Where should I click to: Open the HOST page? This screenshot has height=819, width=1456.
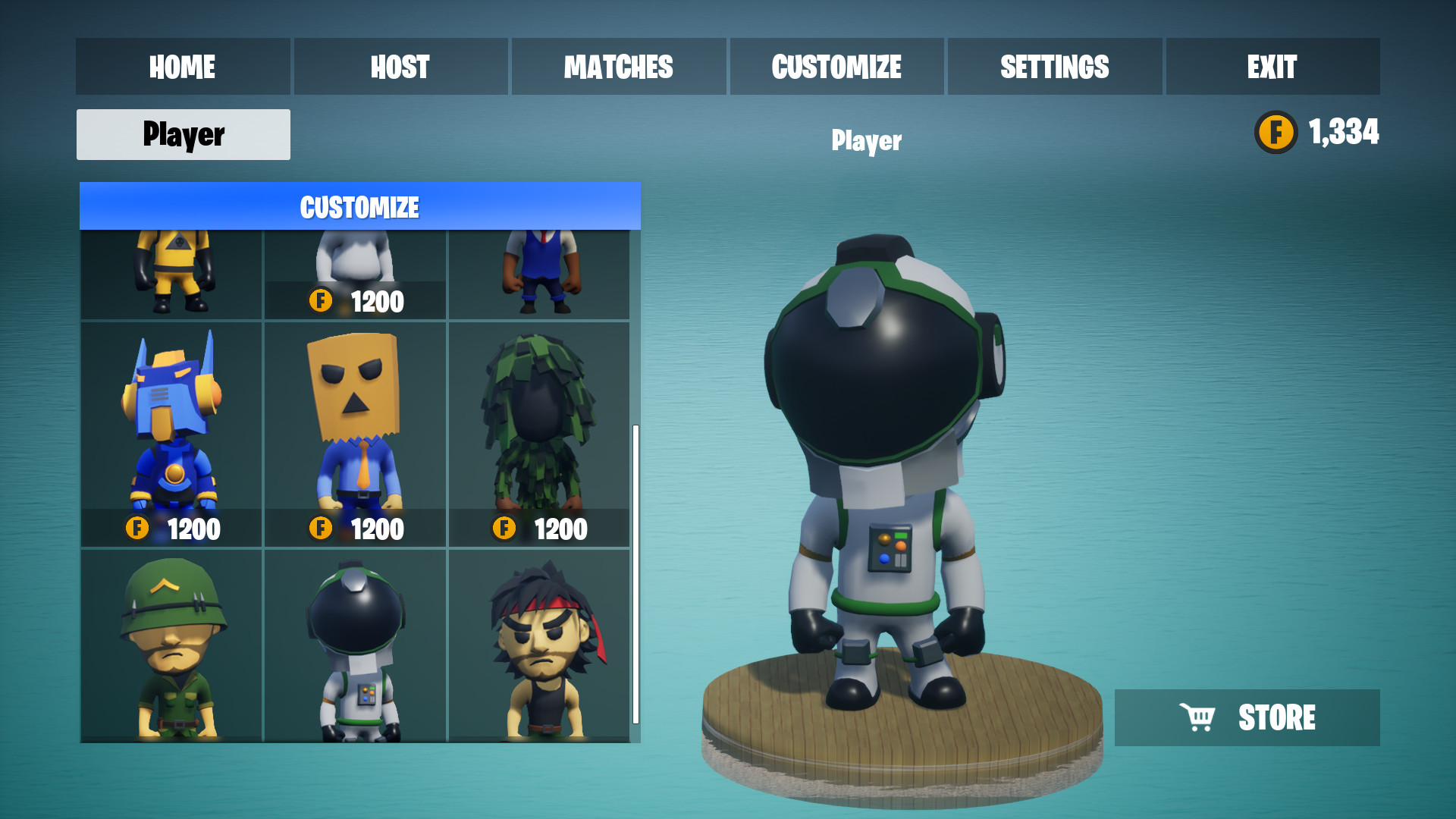point(400,67)
